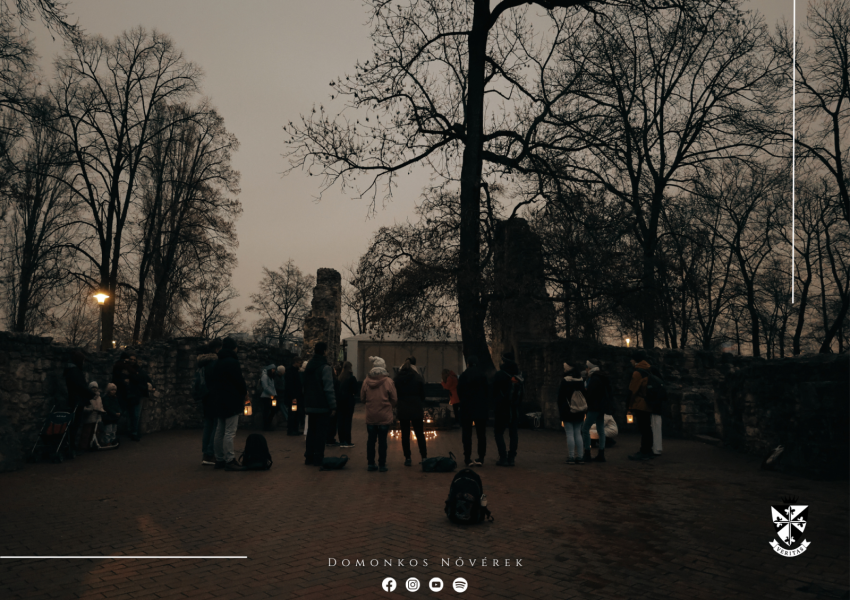Open the Facebook icon link

pyautogui.click(x=389, y=584)
